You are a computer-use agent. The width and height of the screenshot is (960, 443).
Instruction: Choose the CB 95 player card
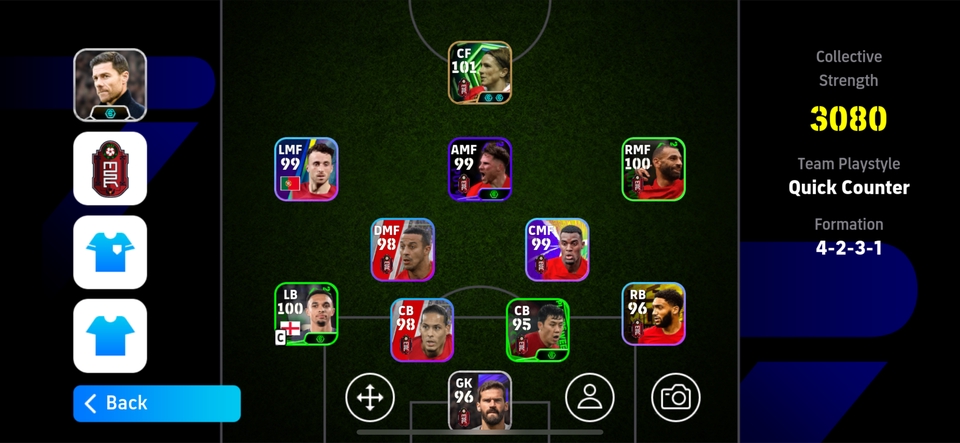pyautogui.click(x=538, y=329)
